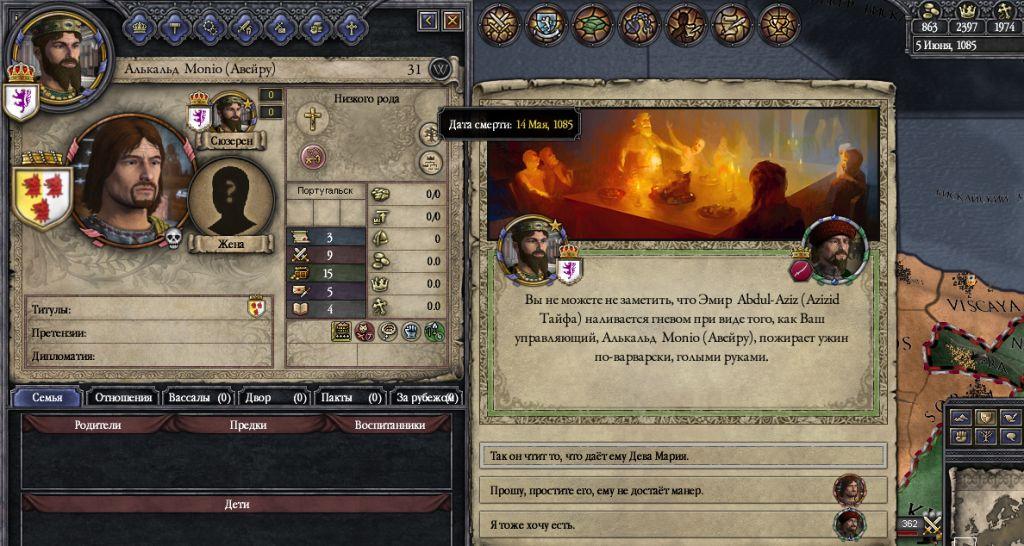Switch to the terrain map mode
Image resolution: width=1024 pixels, height=546 pixels.
click(959, 417)
